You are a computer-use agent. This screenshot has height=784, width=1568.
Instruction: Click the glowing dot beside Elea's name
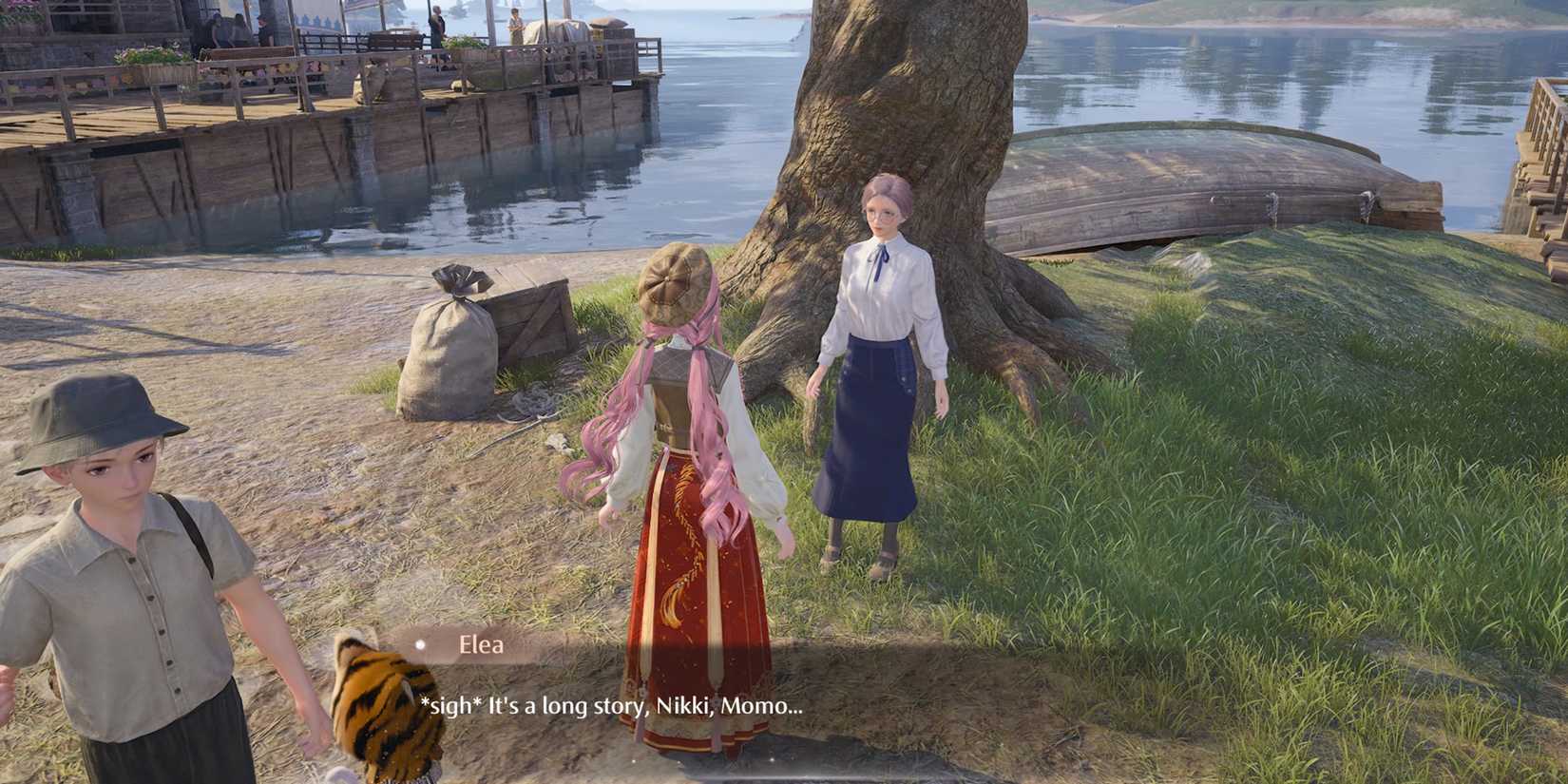[421, 645]
